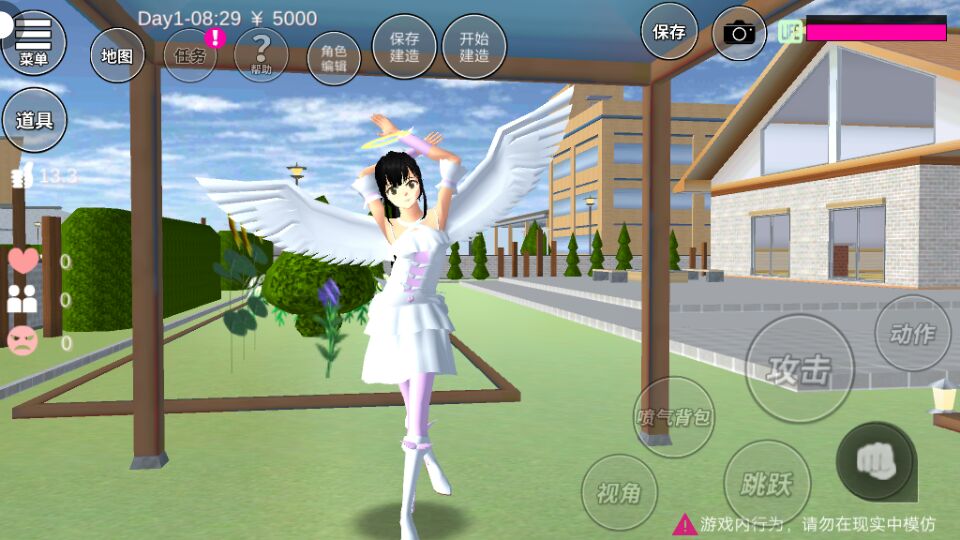Take a photo with camera icon
The image size is (960, 540).
click(739, 33)
